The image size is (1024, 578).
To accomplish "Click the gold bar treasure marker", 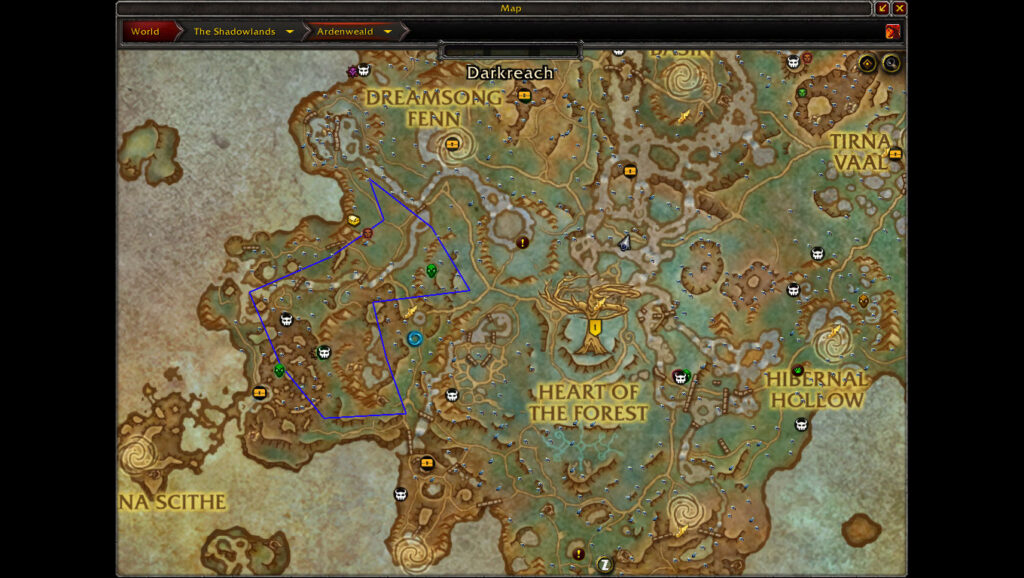I will pos(353,219).
